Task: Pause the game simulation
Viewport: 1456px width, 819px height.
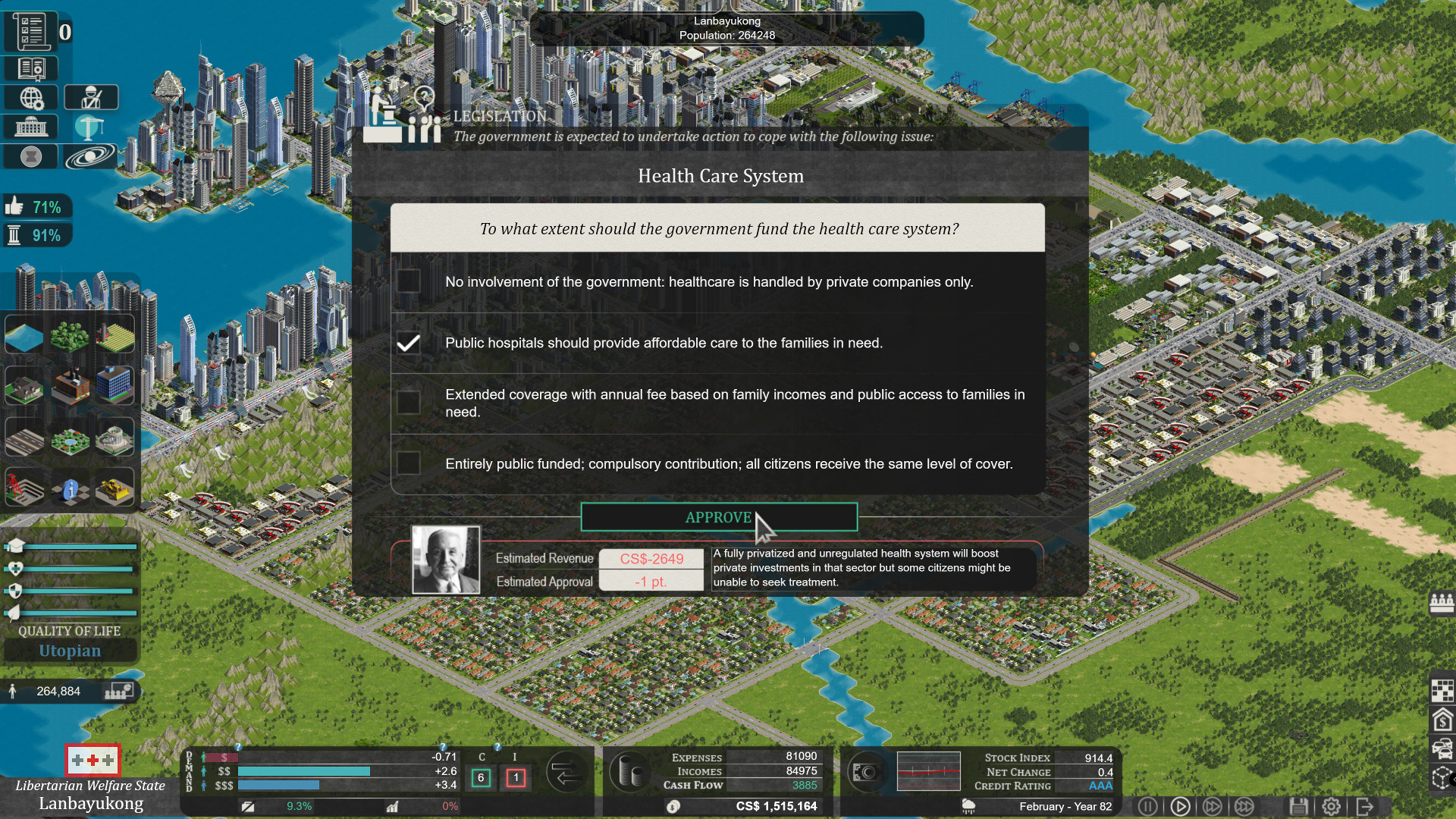Action: pos(1148,806)
